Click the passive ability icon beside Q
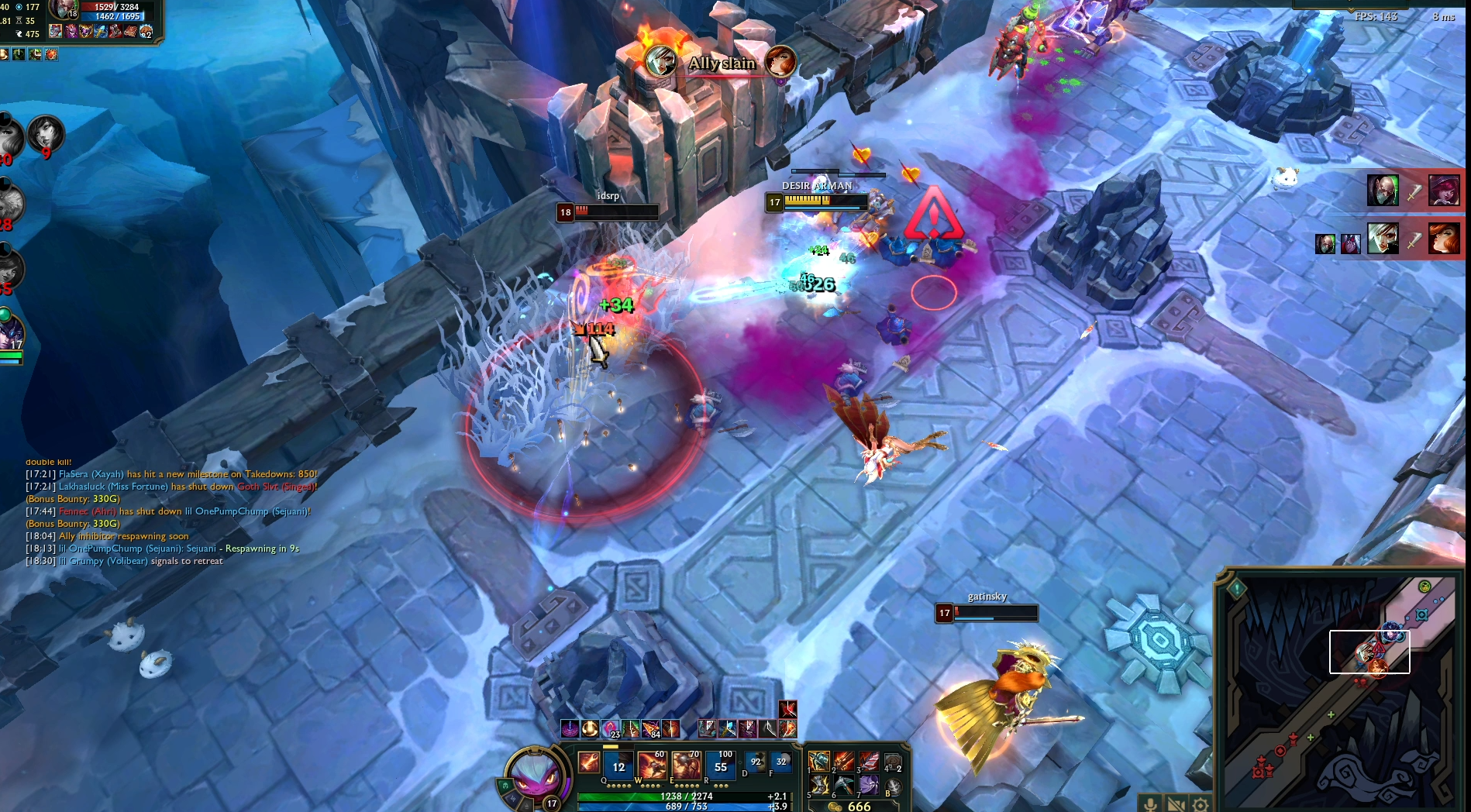1471x812 pixels. (x=588, y=762)
